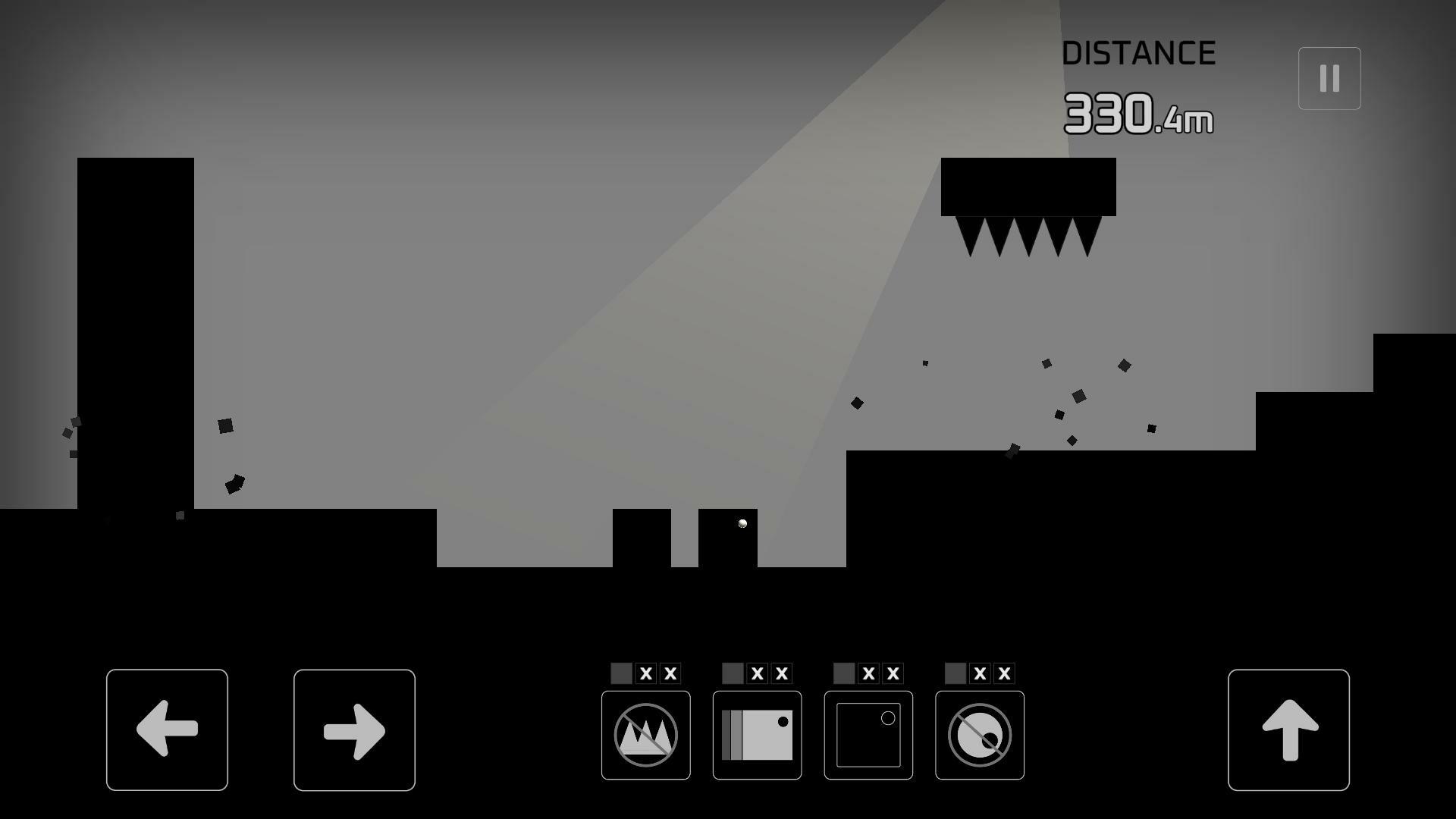Click the spiked ceiling platform
1456x819 pixels.
pyautogui.click(x=1028, y=188)
